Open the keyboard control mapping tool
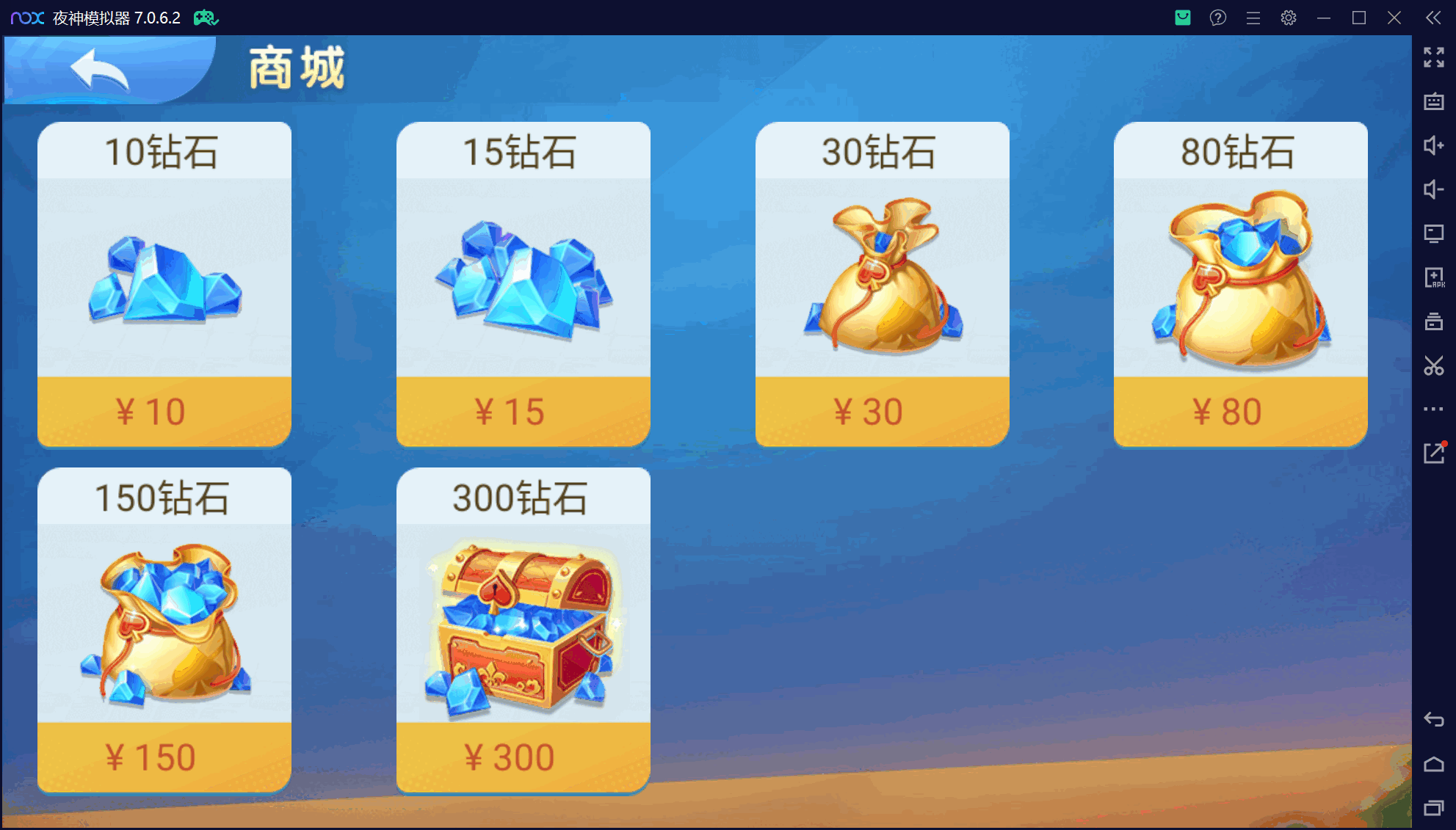The width and height of the screenshot is (1456, 830). [1434, 101]
